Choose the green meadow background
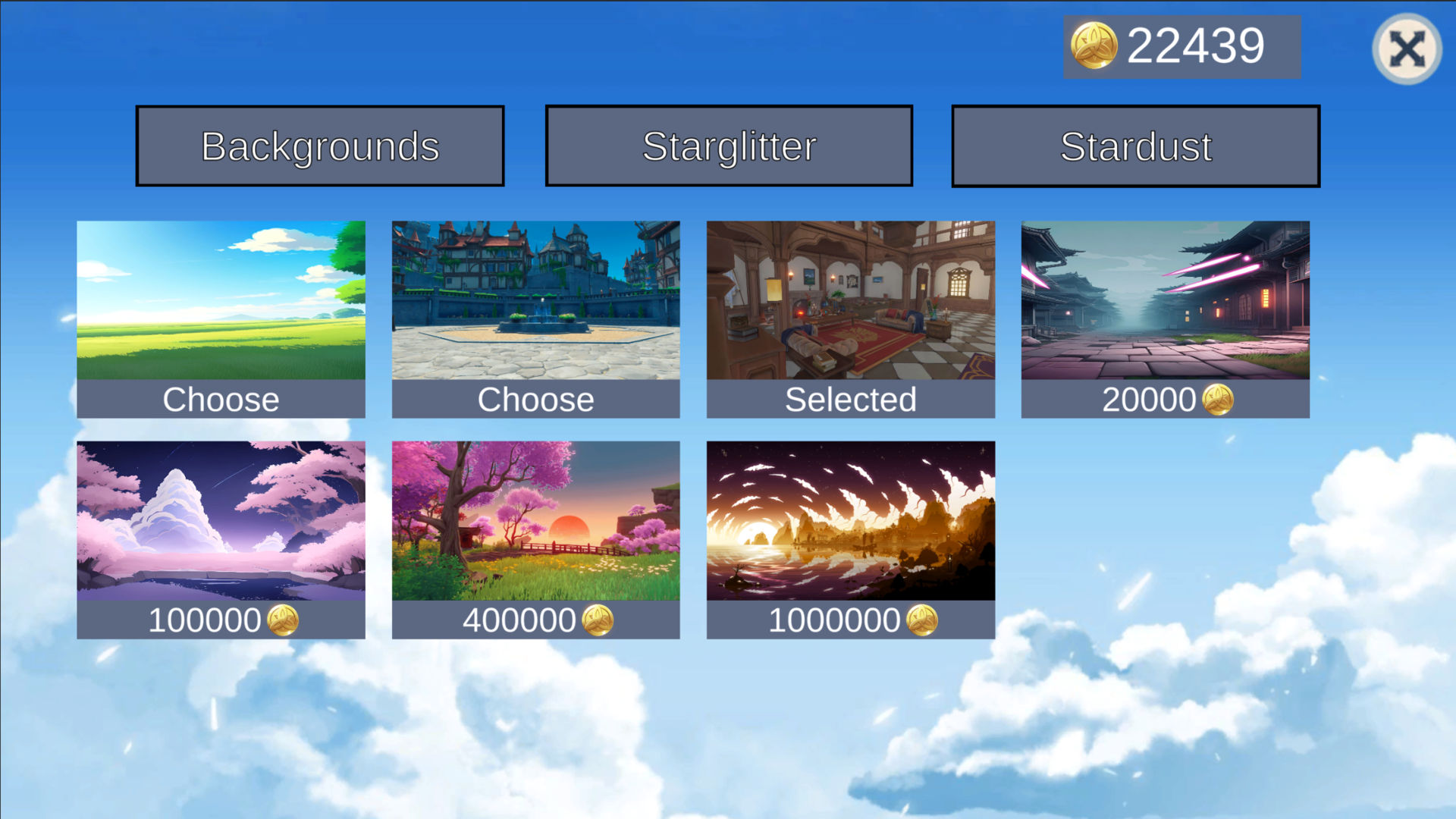Screen dimensions: 1456x819 click(221, 399)
